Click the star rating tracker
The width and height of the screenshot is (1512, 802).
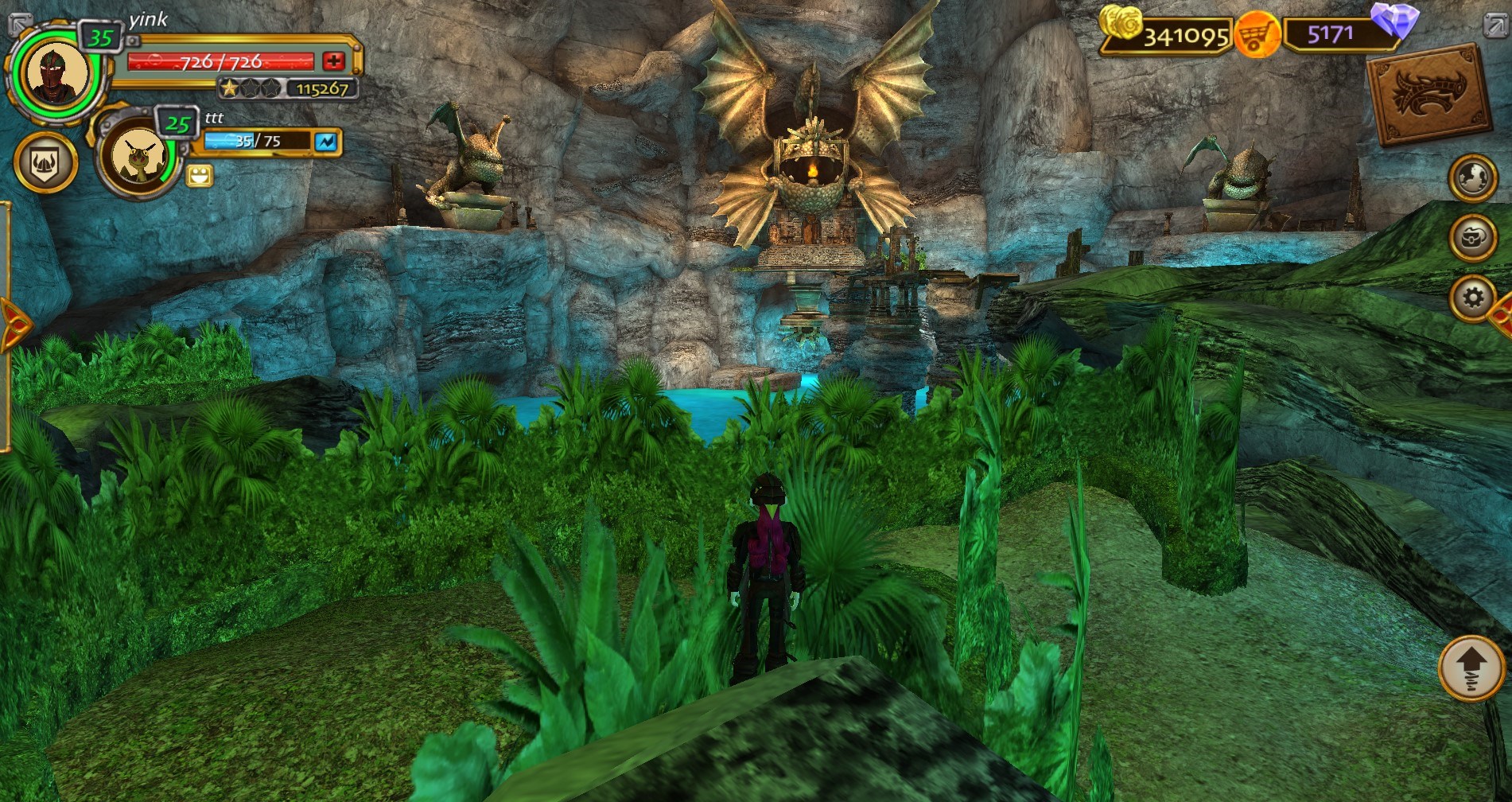249,90
